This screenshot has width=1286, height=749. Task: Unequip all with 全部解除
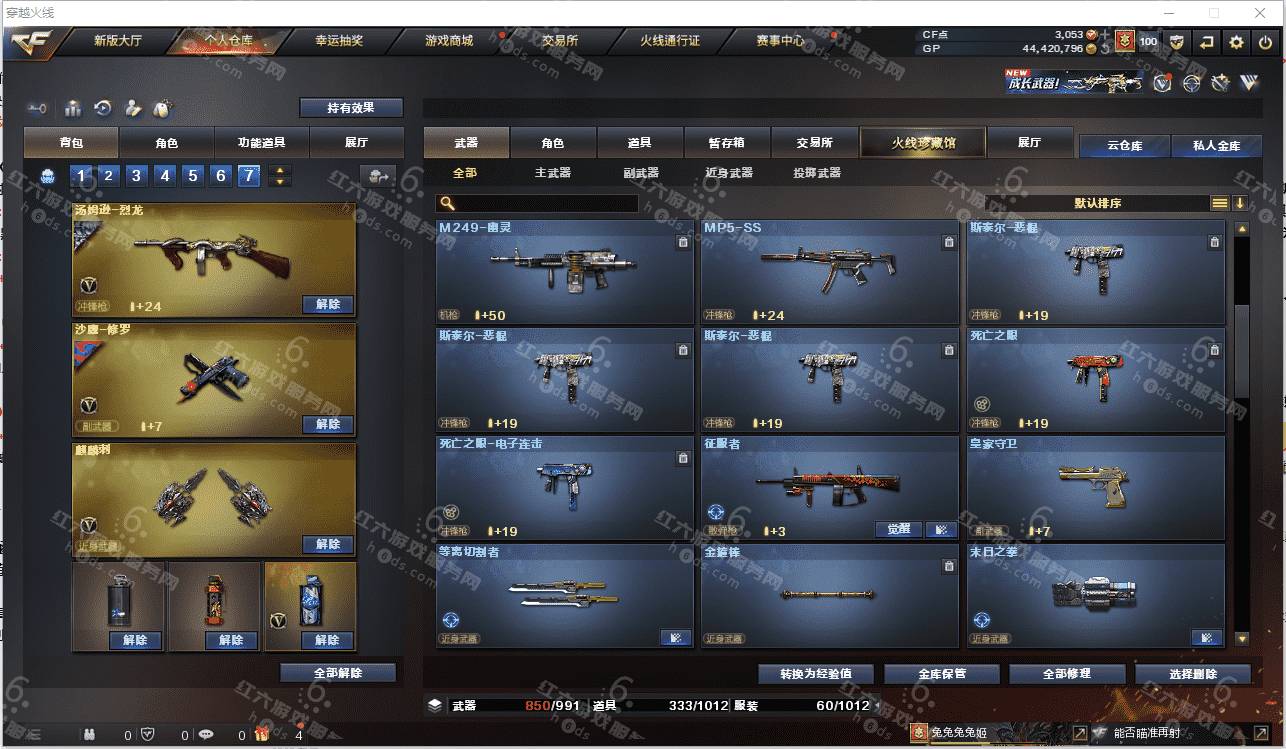click(x=338, y=673)
